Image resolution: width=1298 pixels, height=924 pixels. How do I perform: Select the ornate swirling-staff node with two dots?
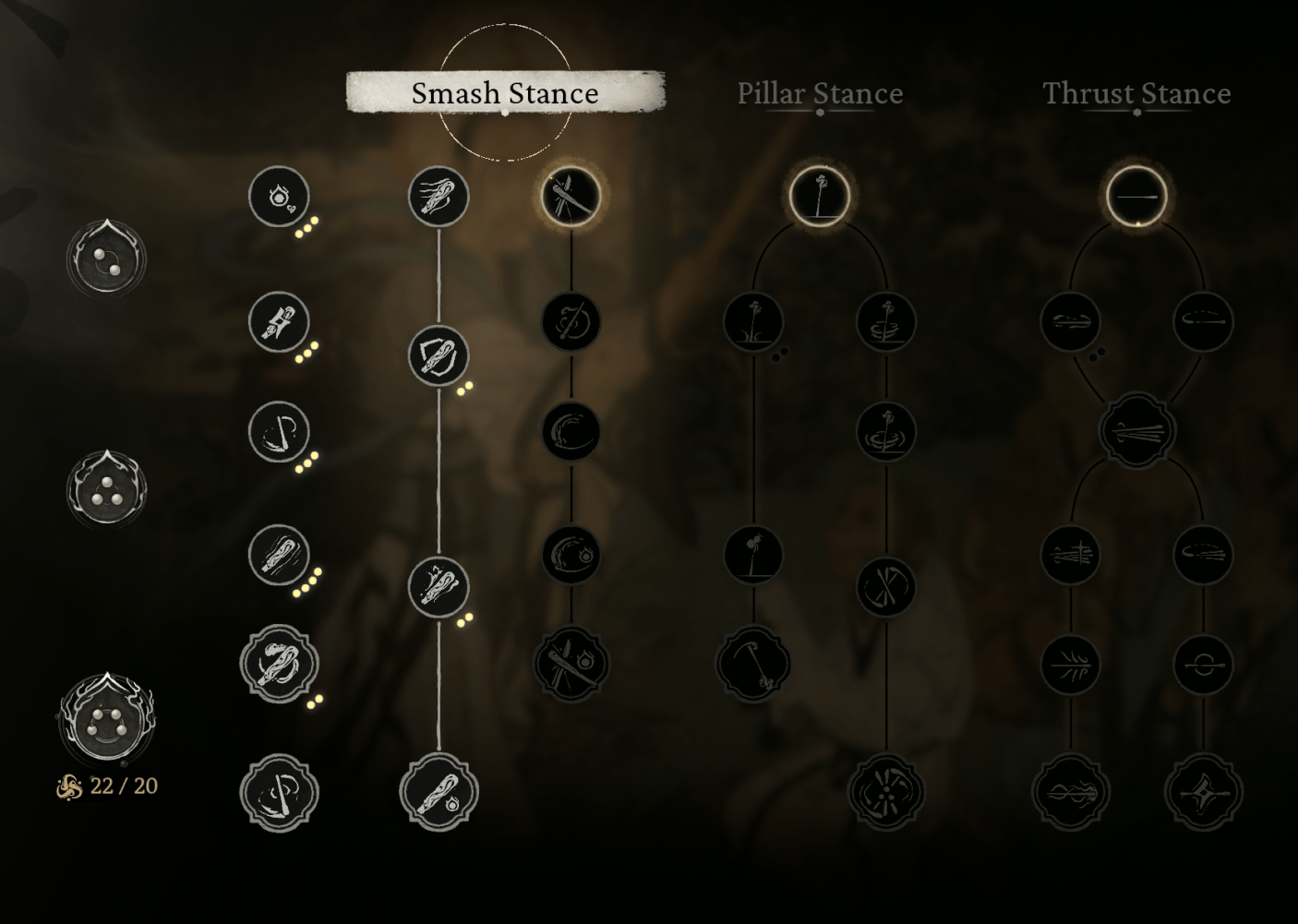pos(278,665)
